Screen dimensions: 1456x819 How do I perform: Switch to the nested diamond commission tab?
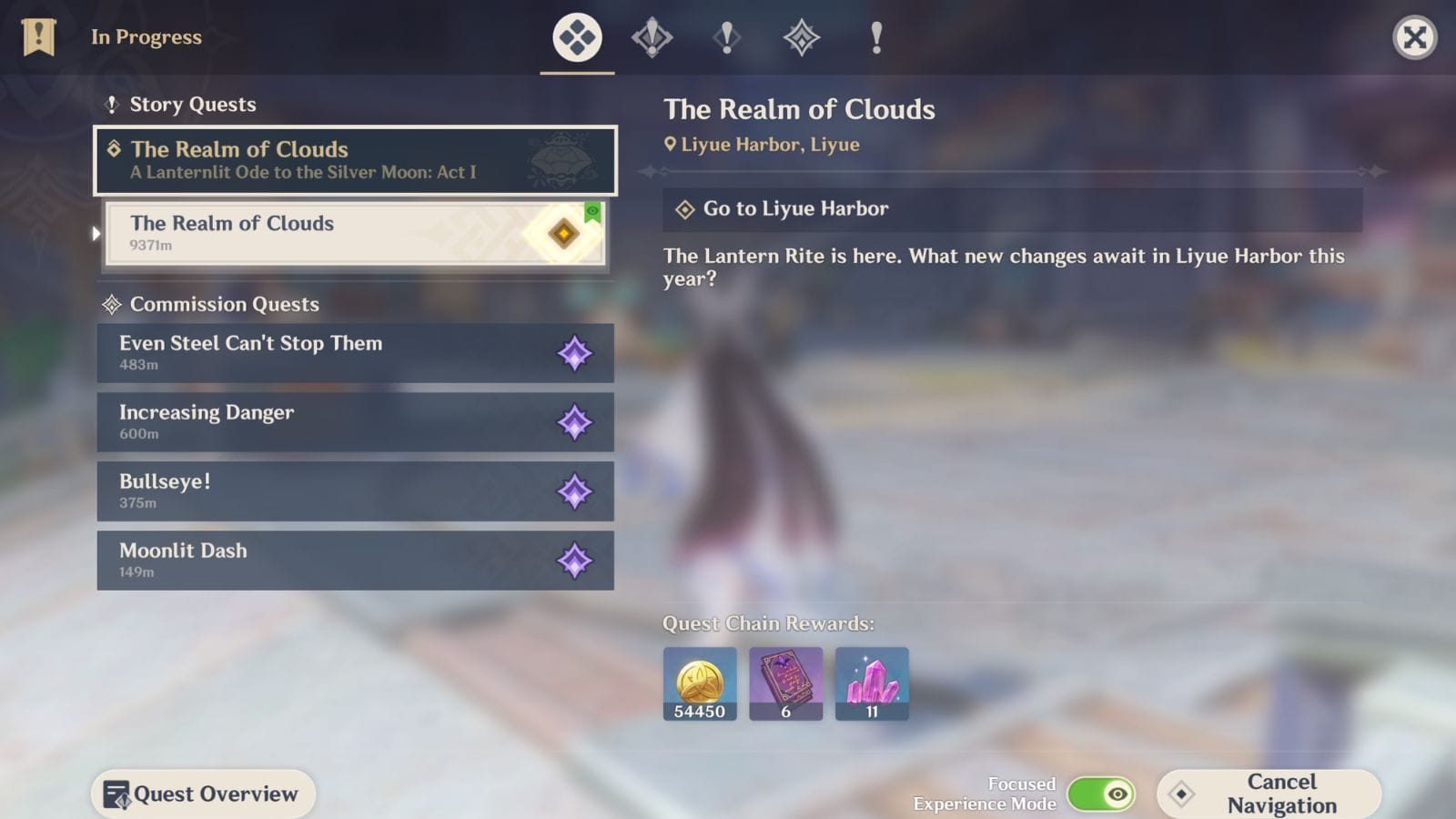pyautogui.click(x=801, y=37)
